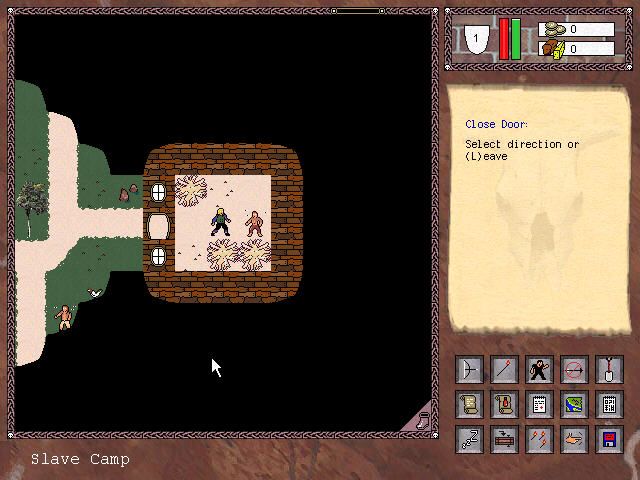640x480 pixels.
Task: Click the pointing hand icon
Action: 574,438
